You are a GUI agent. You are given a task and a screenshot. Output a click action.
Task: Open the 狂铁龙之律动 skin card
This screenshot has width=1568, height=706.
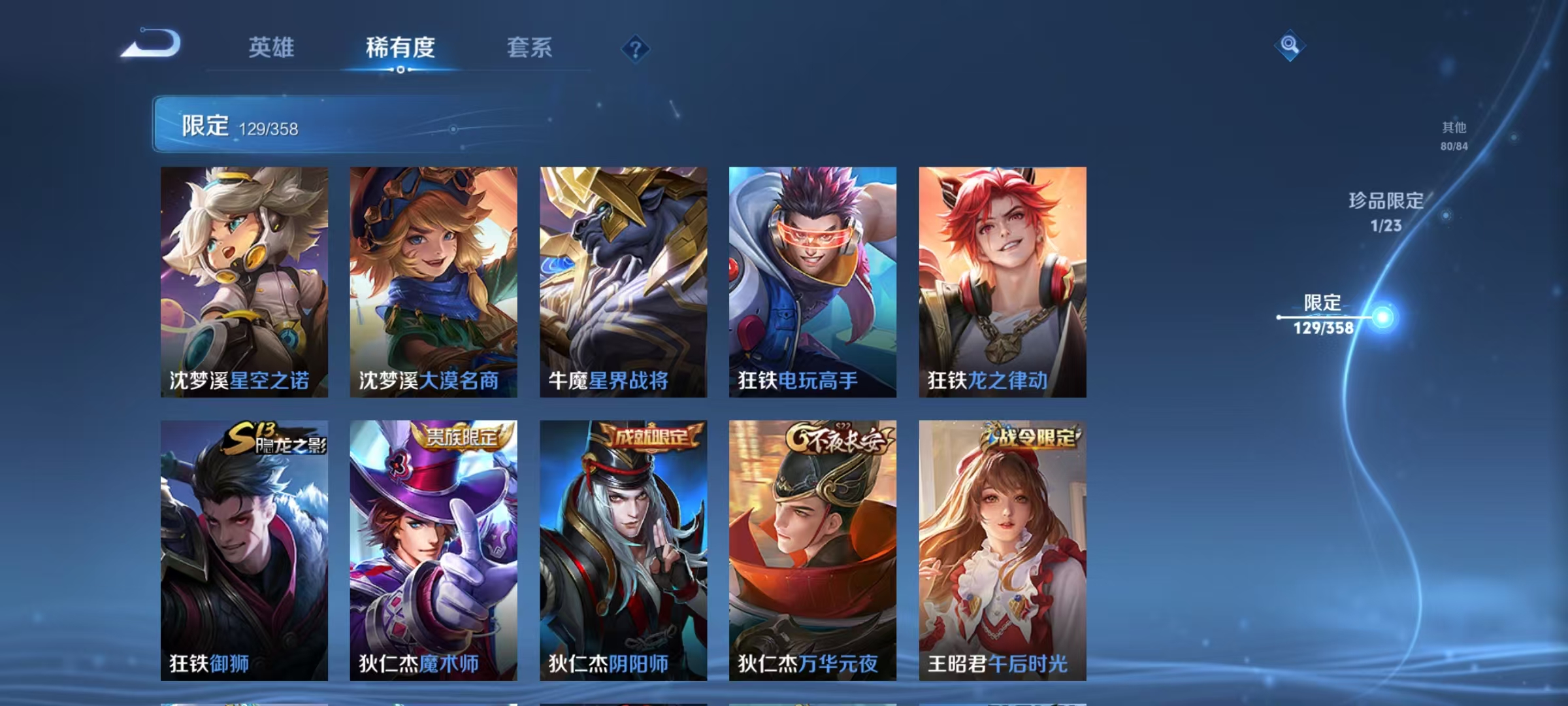point(1002,281)
